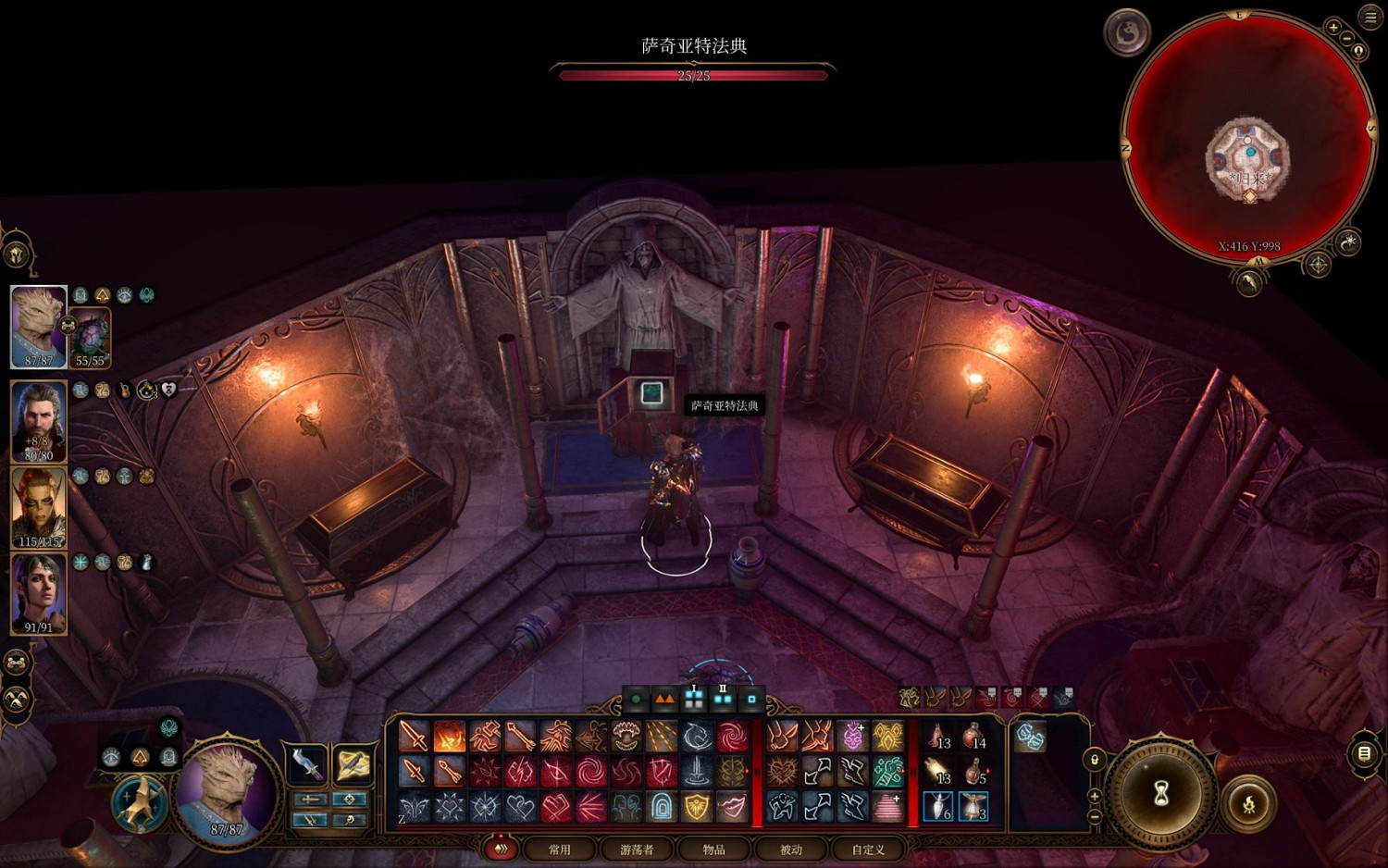Open the circular minimap
Image resolution: width=1388 pixels, height=868 pixels.
click(1247, 139)
